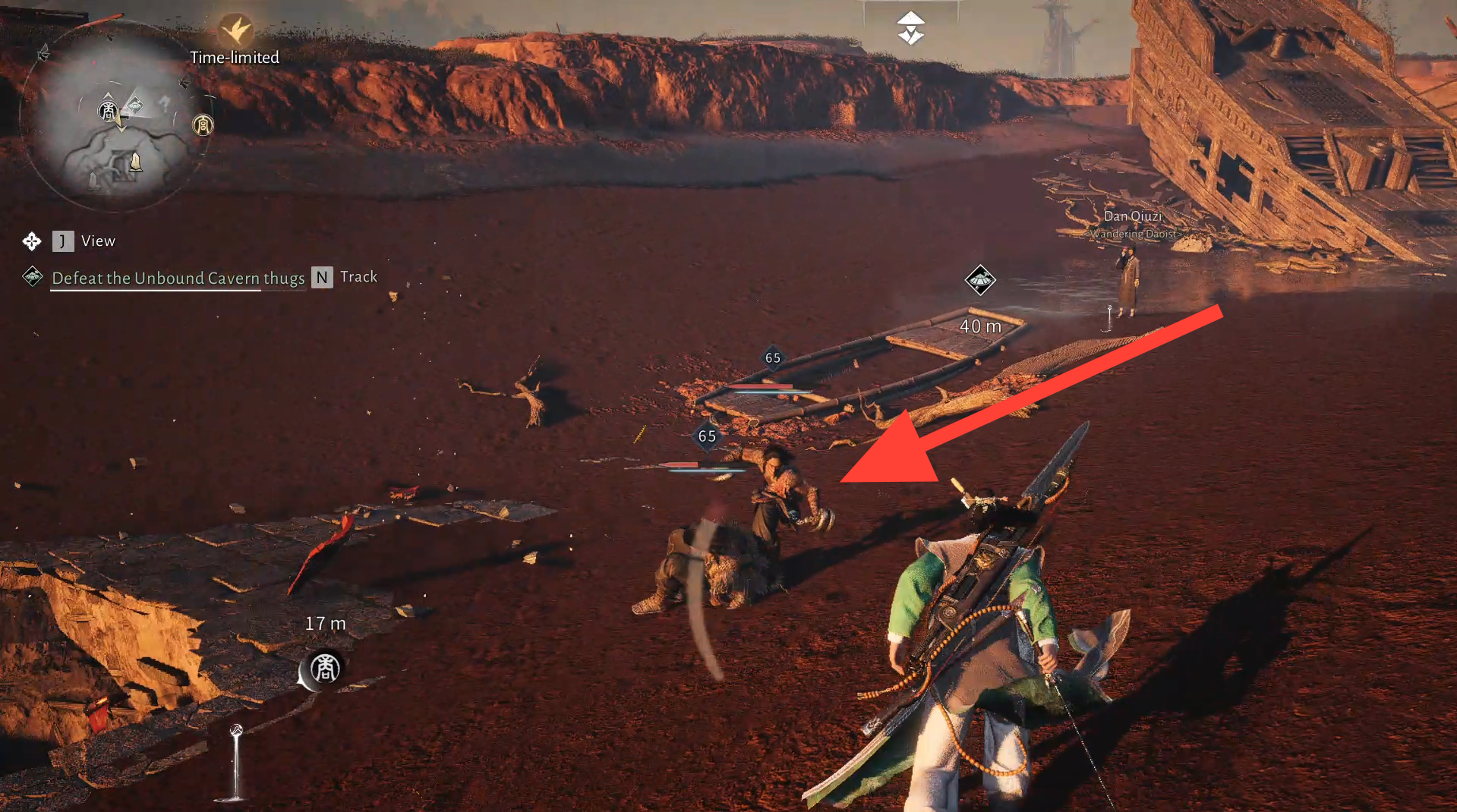1457x812 pixels.
Task: Click the quest diamond icon beside the objective
Action: pos(33,276)
